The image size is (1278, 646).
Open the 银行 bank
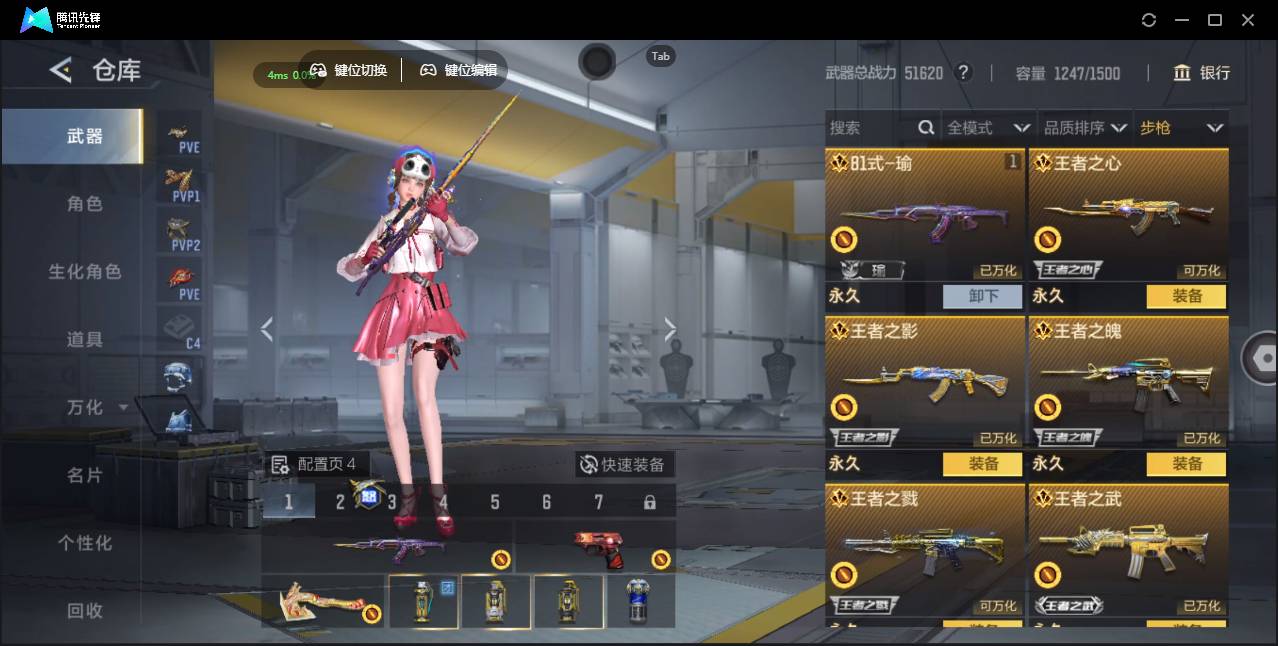pos(1202,73)
